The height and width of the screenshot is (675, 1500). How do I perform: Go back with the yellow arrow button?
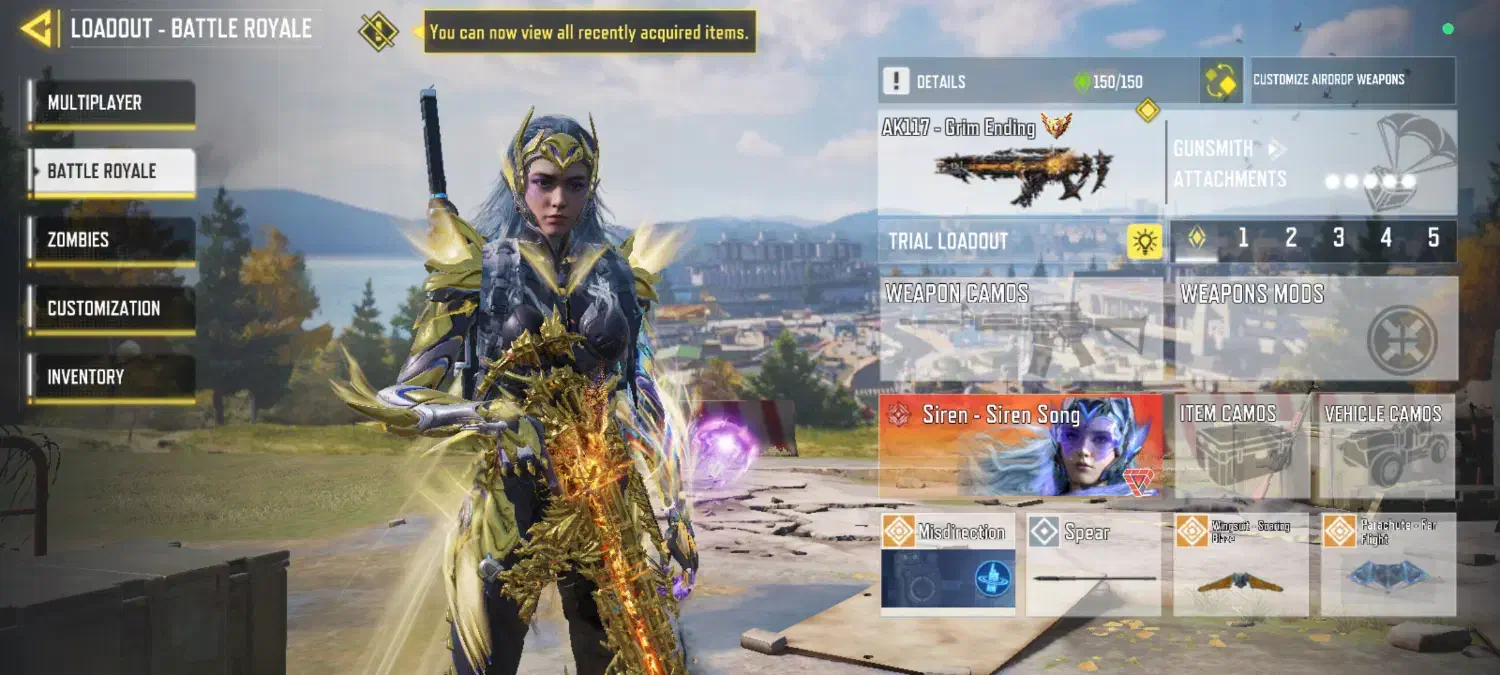pos(37,29)
